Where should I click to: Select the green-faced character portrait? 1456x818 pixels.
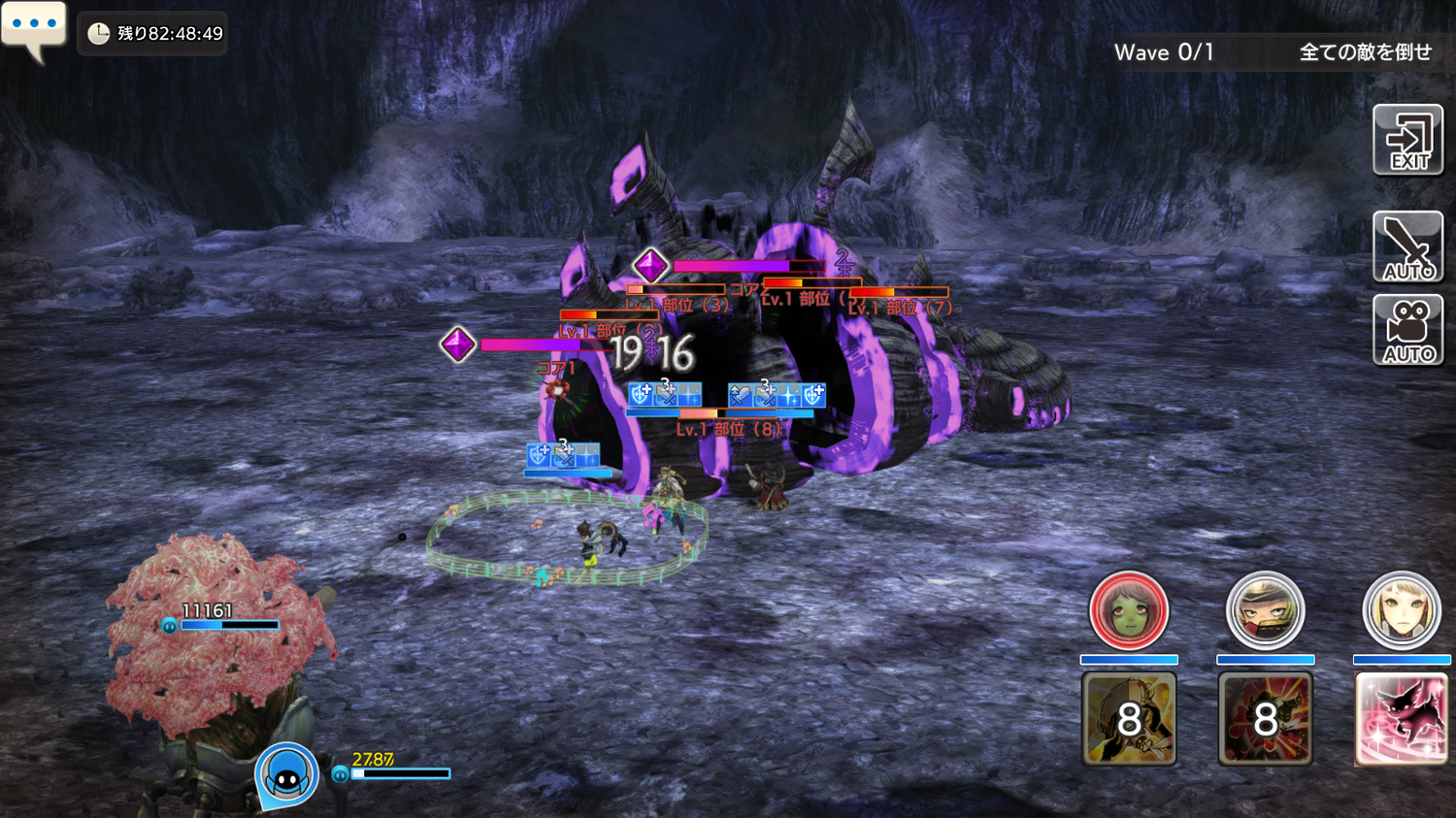click(1128, 611)
